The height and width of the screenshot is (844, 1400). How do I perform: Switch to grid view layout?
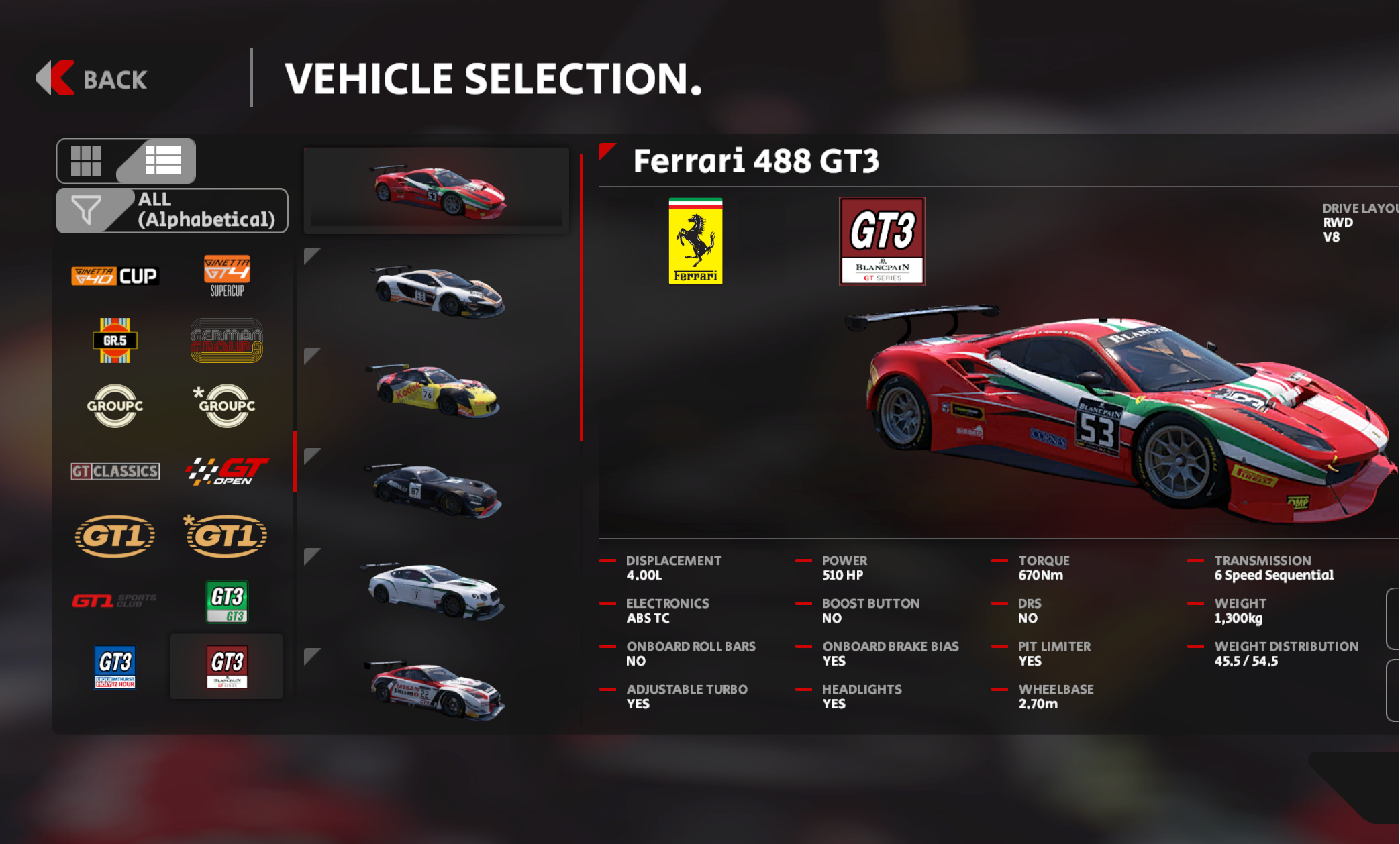pos(87,161)
